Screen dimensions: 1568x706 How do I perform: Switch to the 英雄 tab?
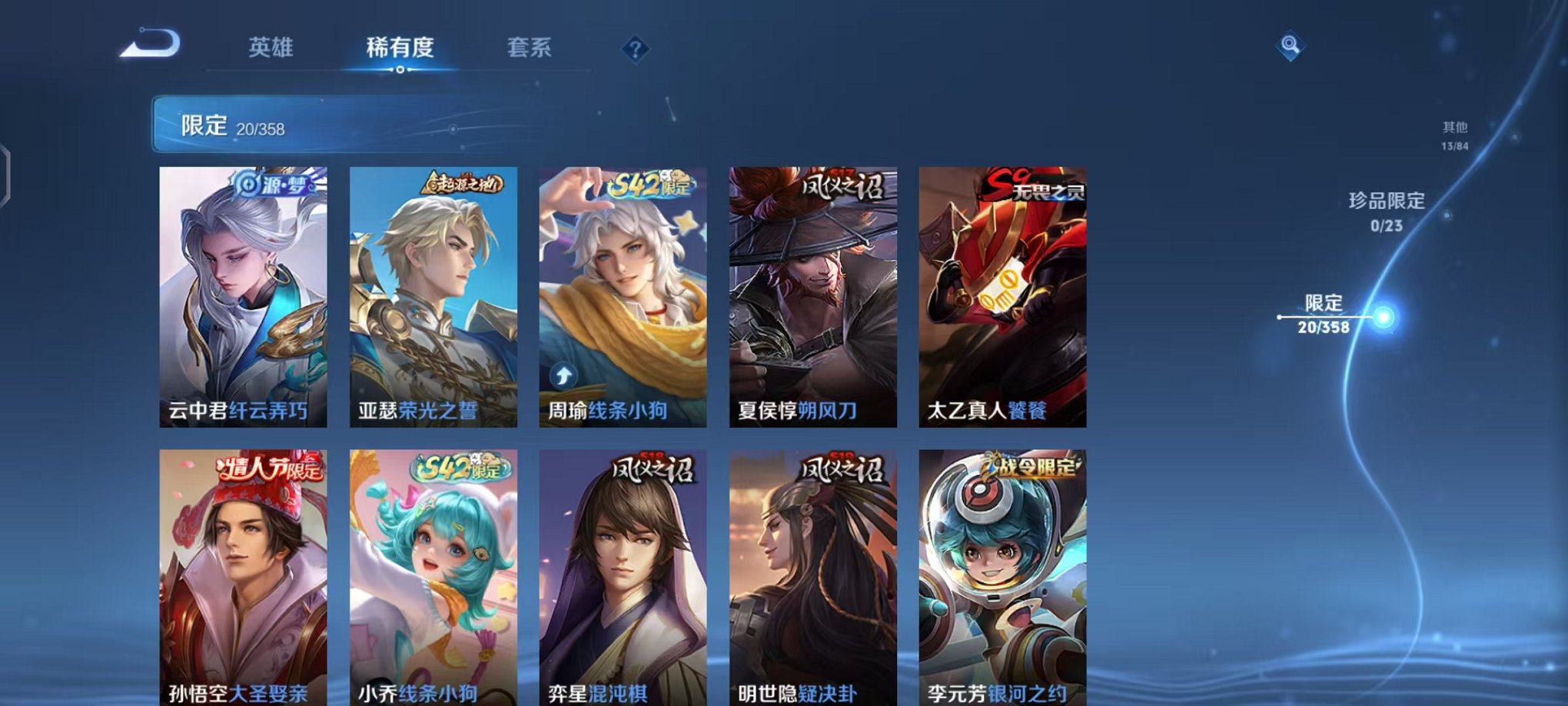[x=271, y=48]
